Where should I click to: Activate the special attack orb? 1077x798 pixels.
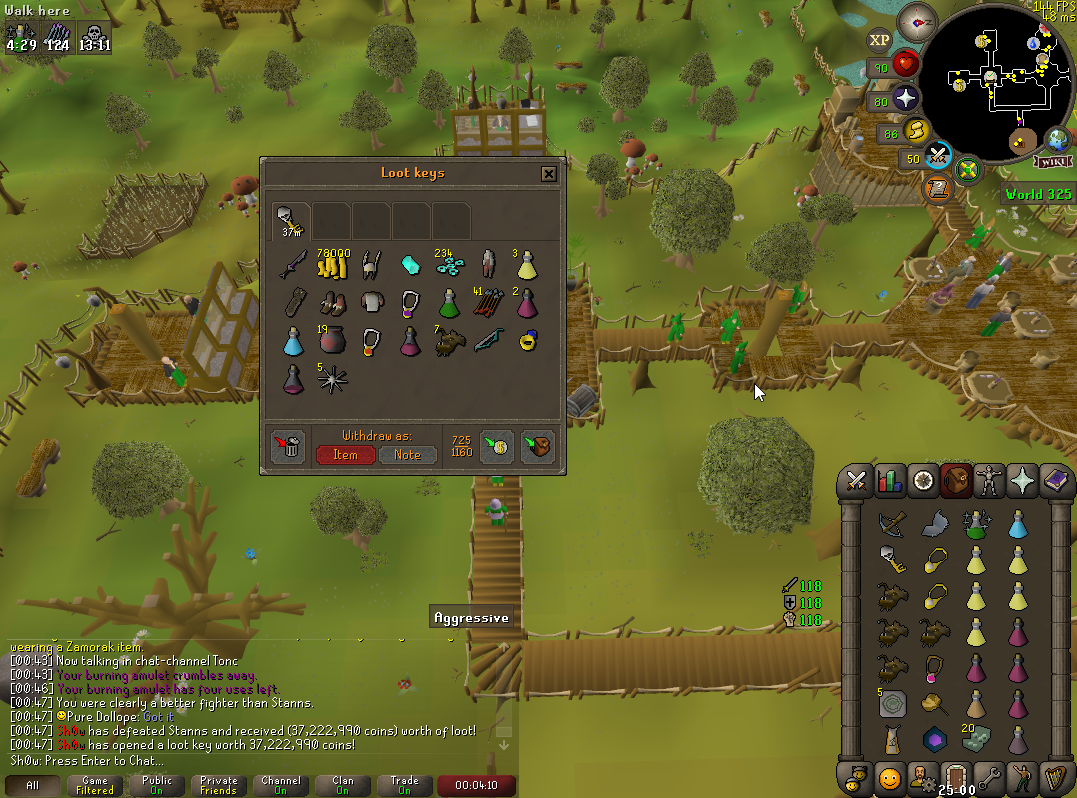coord(938,157)
